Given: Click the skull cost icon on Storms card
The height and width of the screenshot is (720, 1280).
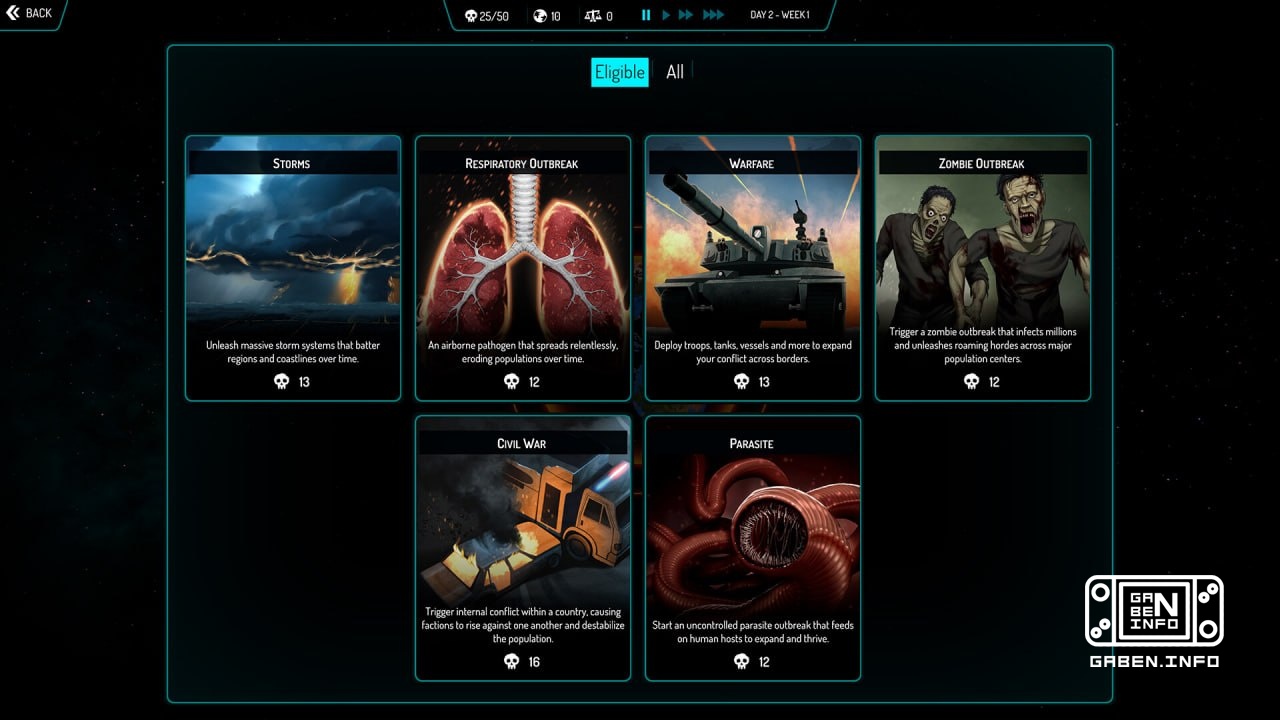Looking at the screenshot, I should (x=284, y=381).
